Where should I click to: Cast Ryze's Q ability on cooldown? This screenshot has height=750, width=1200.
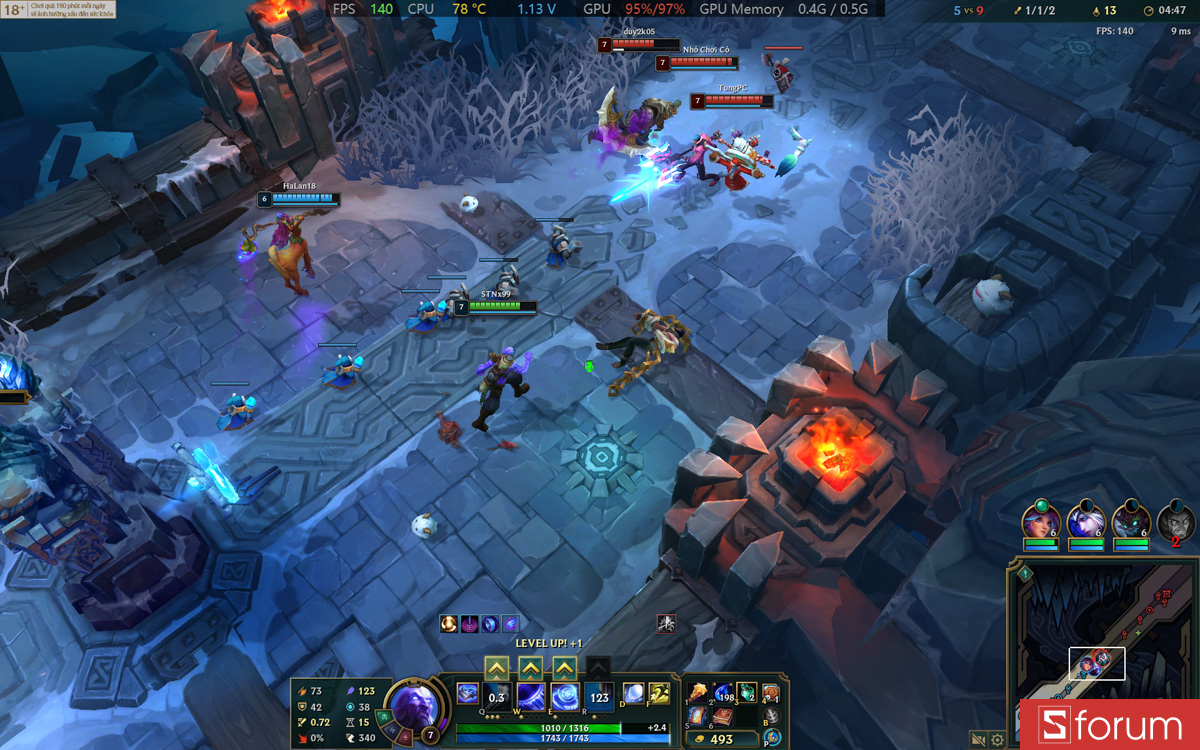(x=498, y=696)
